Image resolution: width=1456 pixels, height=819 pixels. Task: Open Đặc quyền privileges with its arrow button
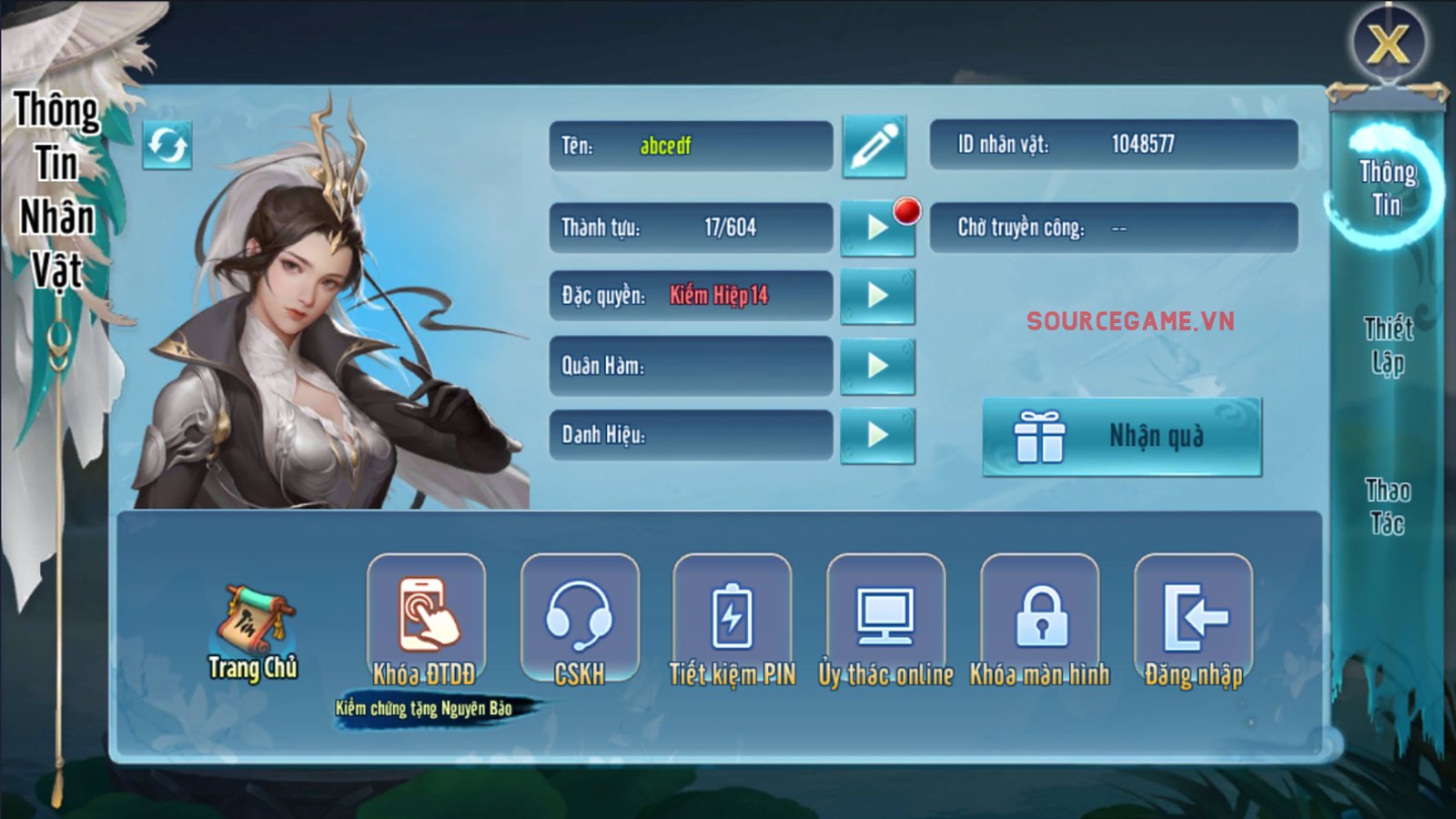pyautogui.click(x=877, y=296)
